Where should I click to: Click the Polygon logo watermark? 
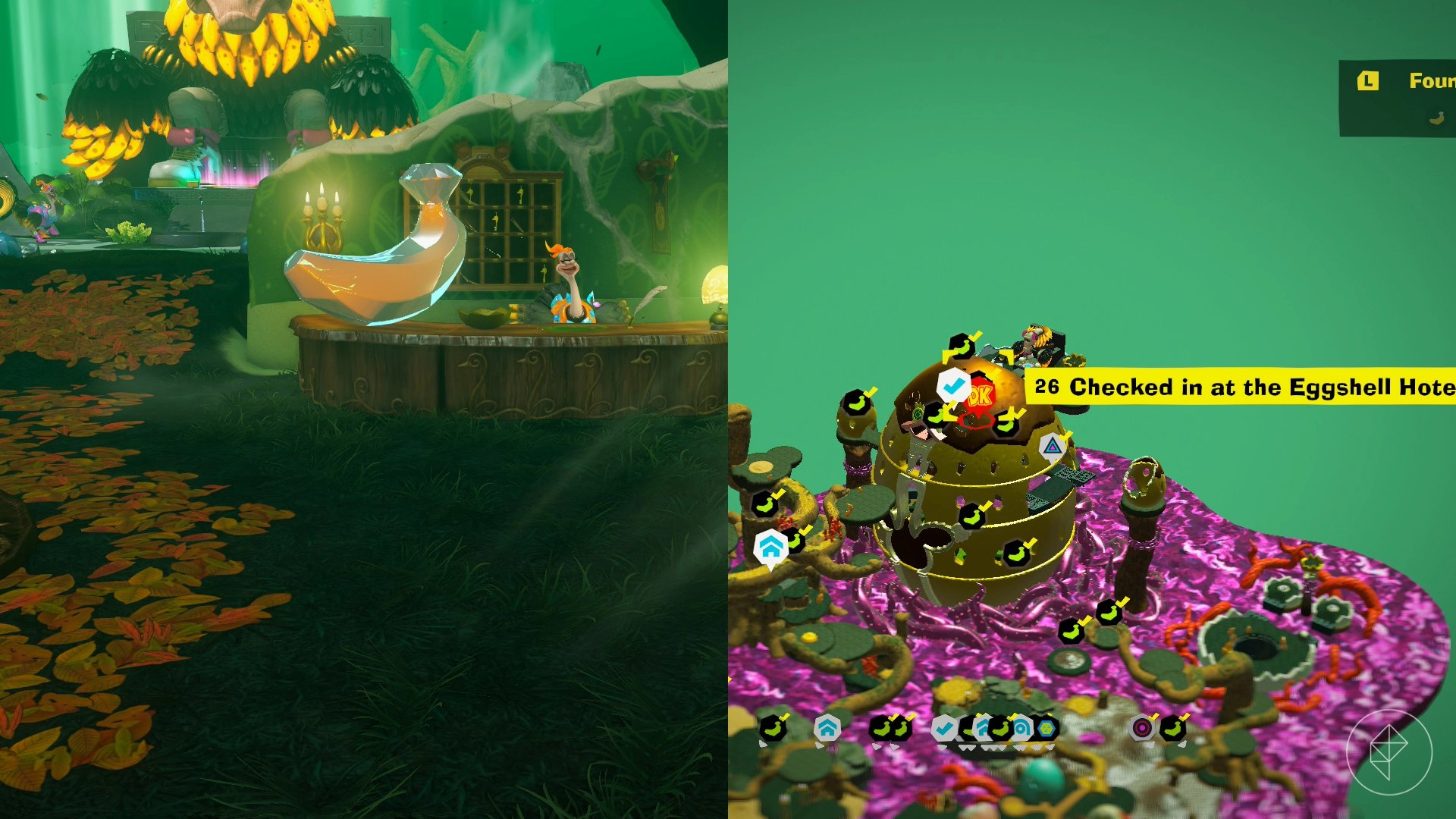1389,752
